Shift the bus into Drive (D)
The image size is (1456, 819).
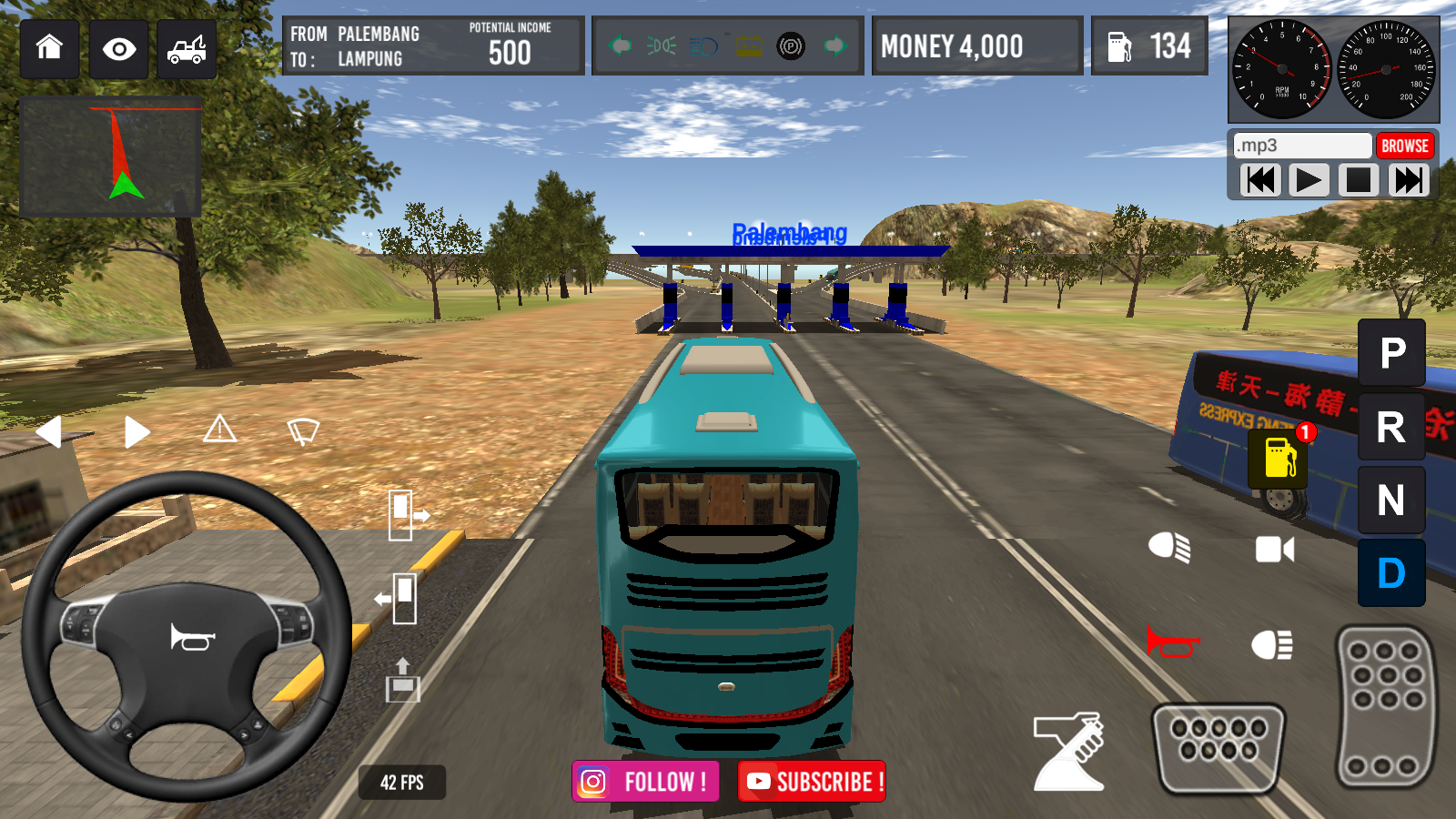click(1390, 573)
